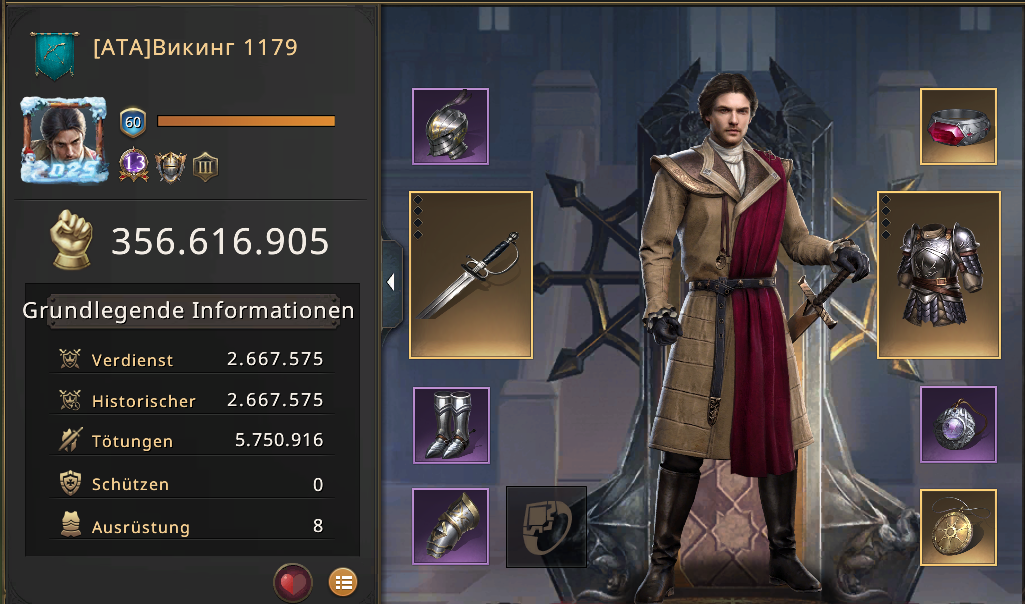
Task: Click the player's 2025 avatar portrait
Action: [x=64, y=140]
